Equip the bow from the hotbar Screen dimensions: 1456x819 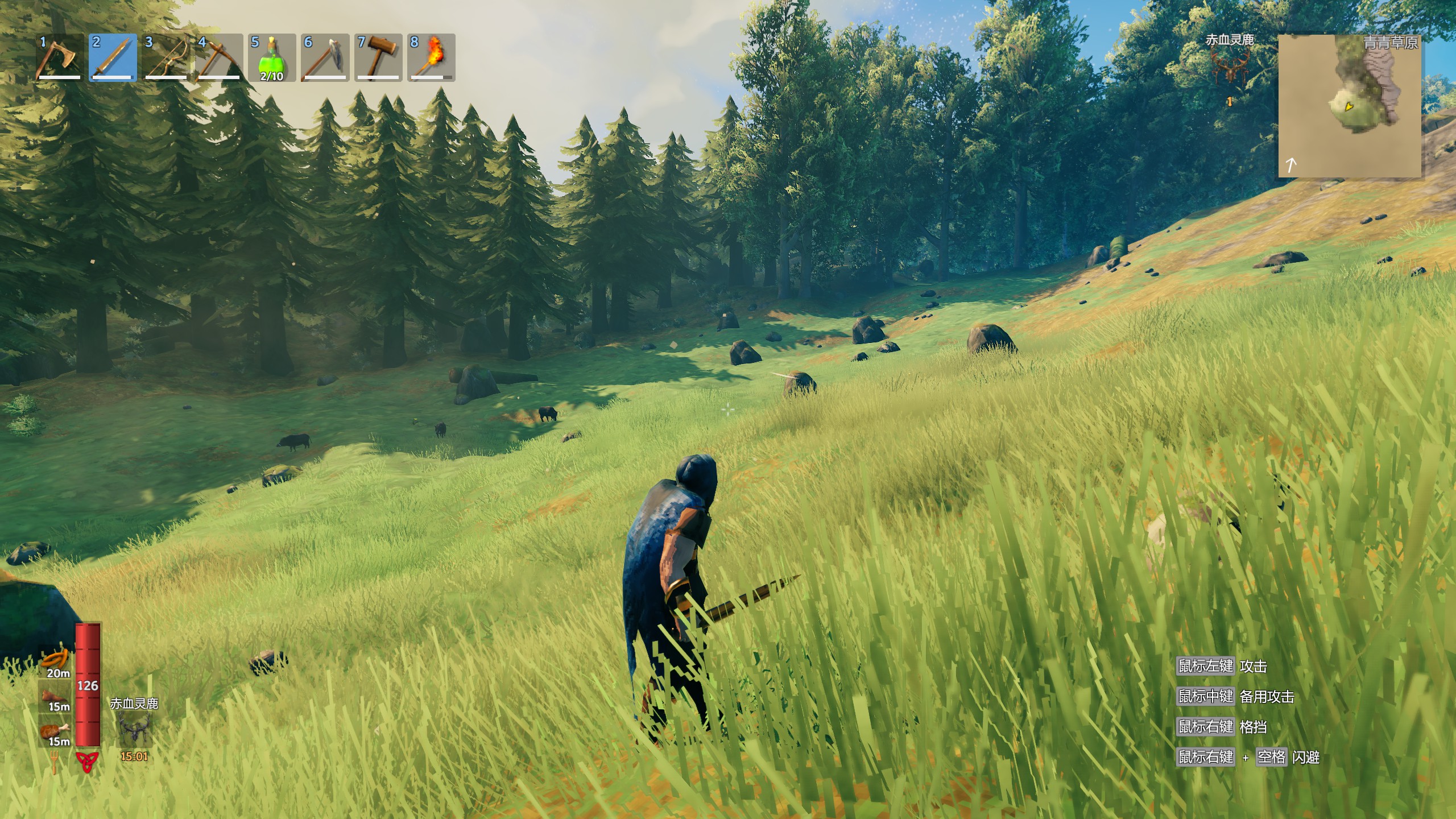tap(166, 58)
